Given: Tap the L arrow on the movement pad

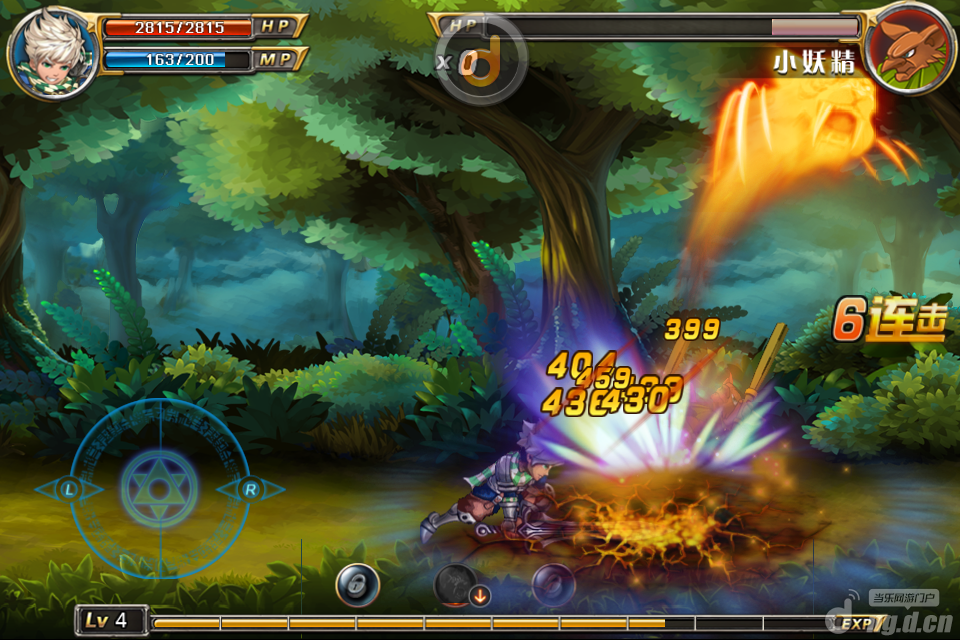Looking at the screenshot, I should pos(69,489).
